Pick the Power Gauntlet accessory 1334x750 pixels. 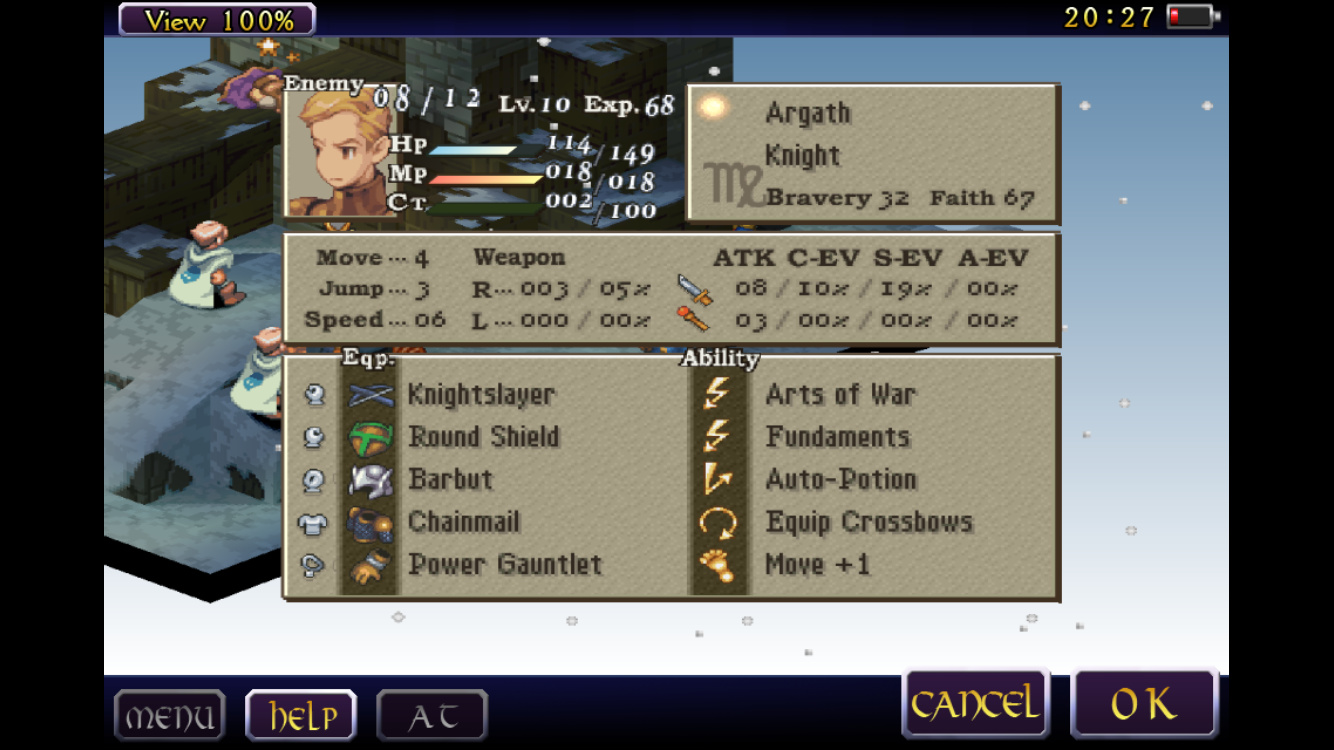504,564
